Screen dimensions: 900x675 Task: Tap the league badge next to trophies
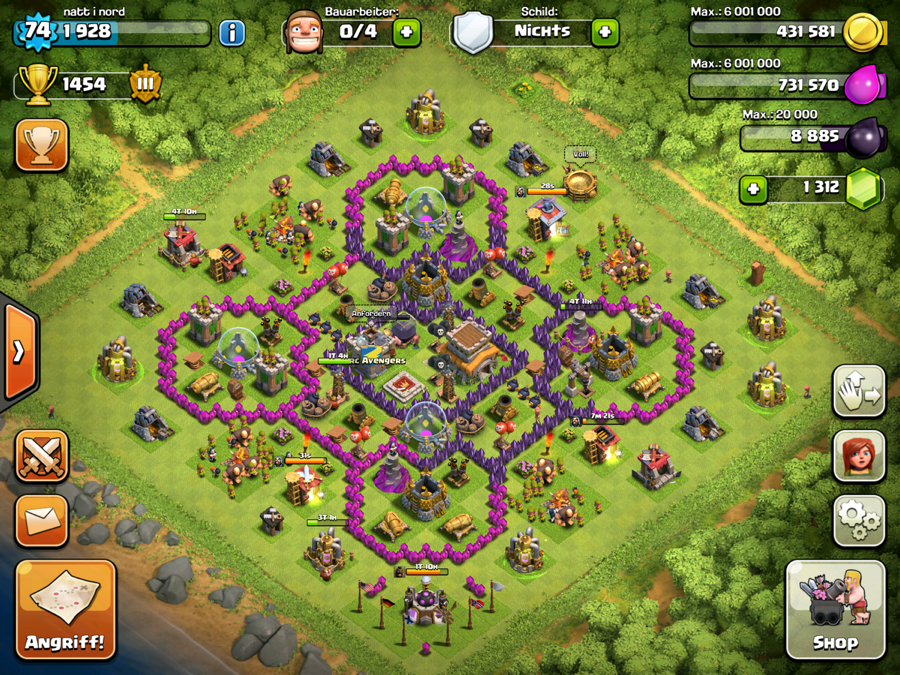click(x=145, y=84)
